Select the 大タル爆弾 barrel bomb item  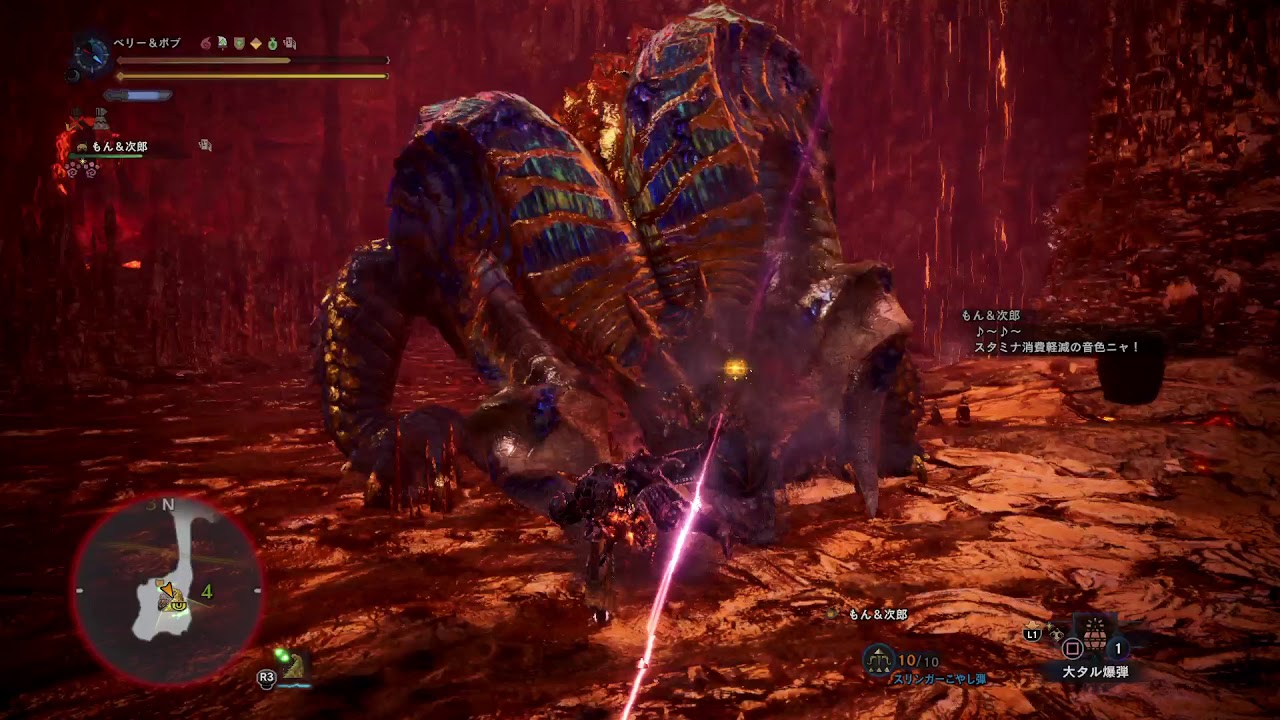pyautogui.click(x=1095, y=636)
